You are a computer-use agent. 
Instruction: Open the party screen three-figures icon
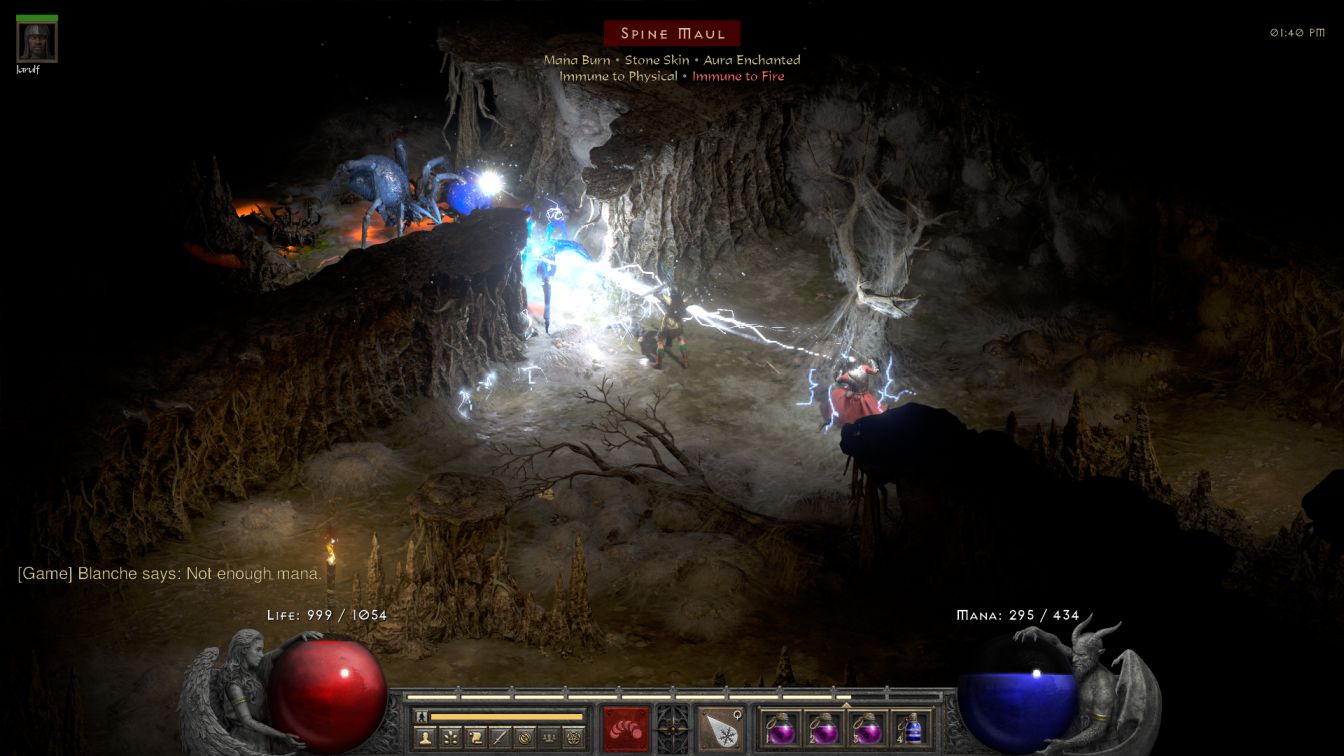[x=549, y=737]
